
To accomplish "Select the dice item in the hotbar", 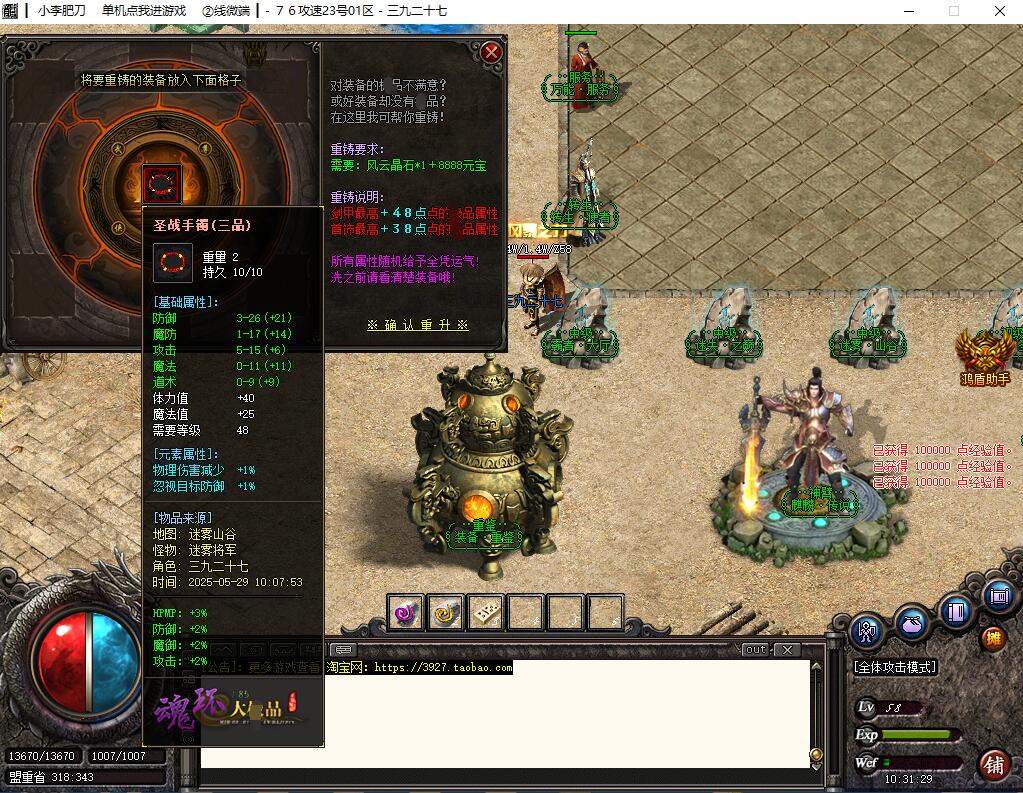I will tap(486, 612).
